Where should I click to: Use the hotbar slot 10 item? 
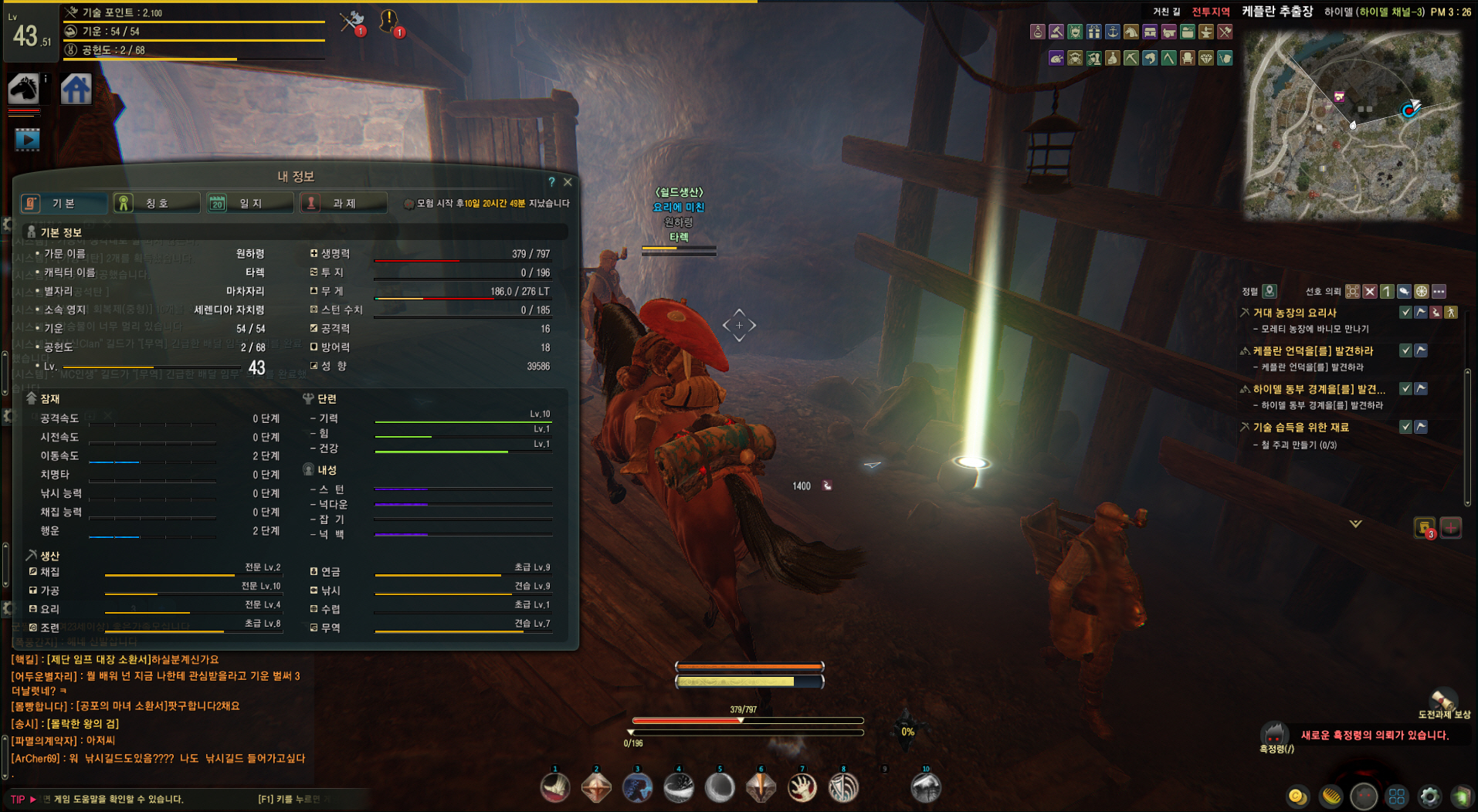(926, 787)
